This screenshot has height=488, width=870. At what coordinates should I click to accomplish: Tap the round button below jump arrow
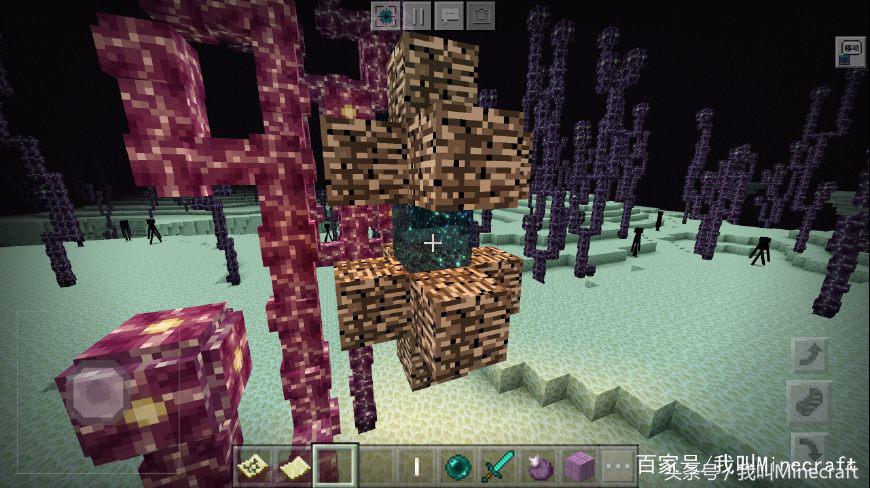pos(808,400)
